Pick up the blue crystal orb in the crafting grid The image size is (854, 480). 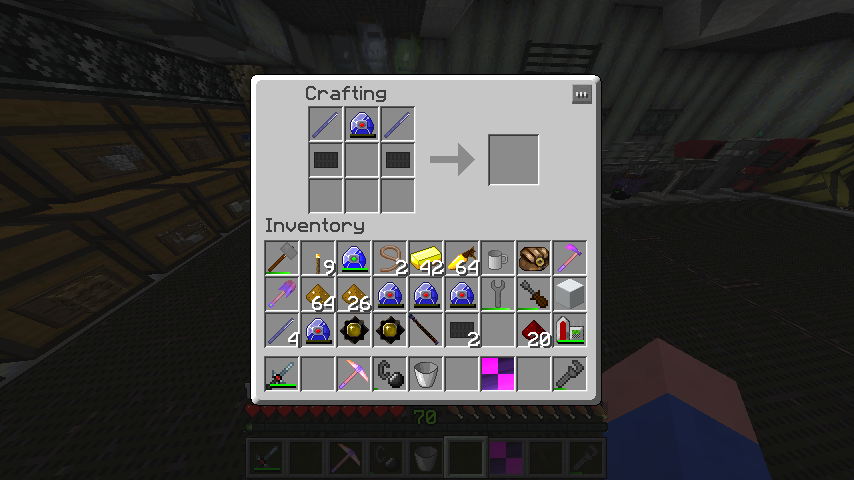[361, 124]
